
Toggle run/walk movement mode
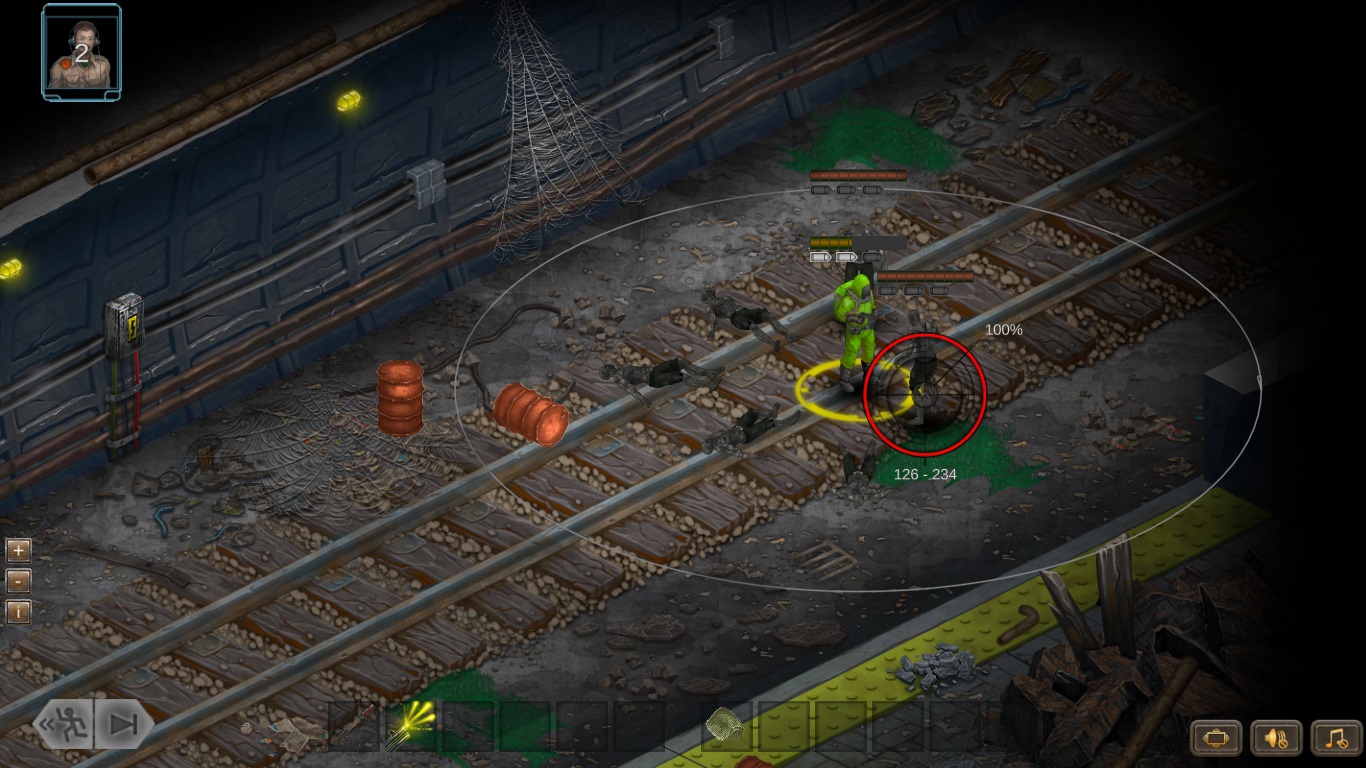[x=62, y=724]
